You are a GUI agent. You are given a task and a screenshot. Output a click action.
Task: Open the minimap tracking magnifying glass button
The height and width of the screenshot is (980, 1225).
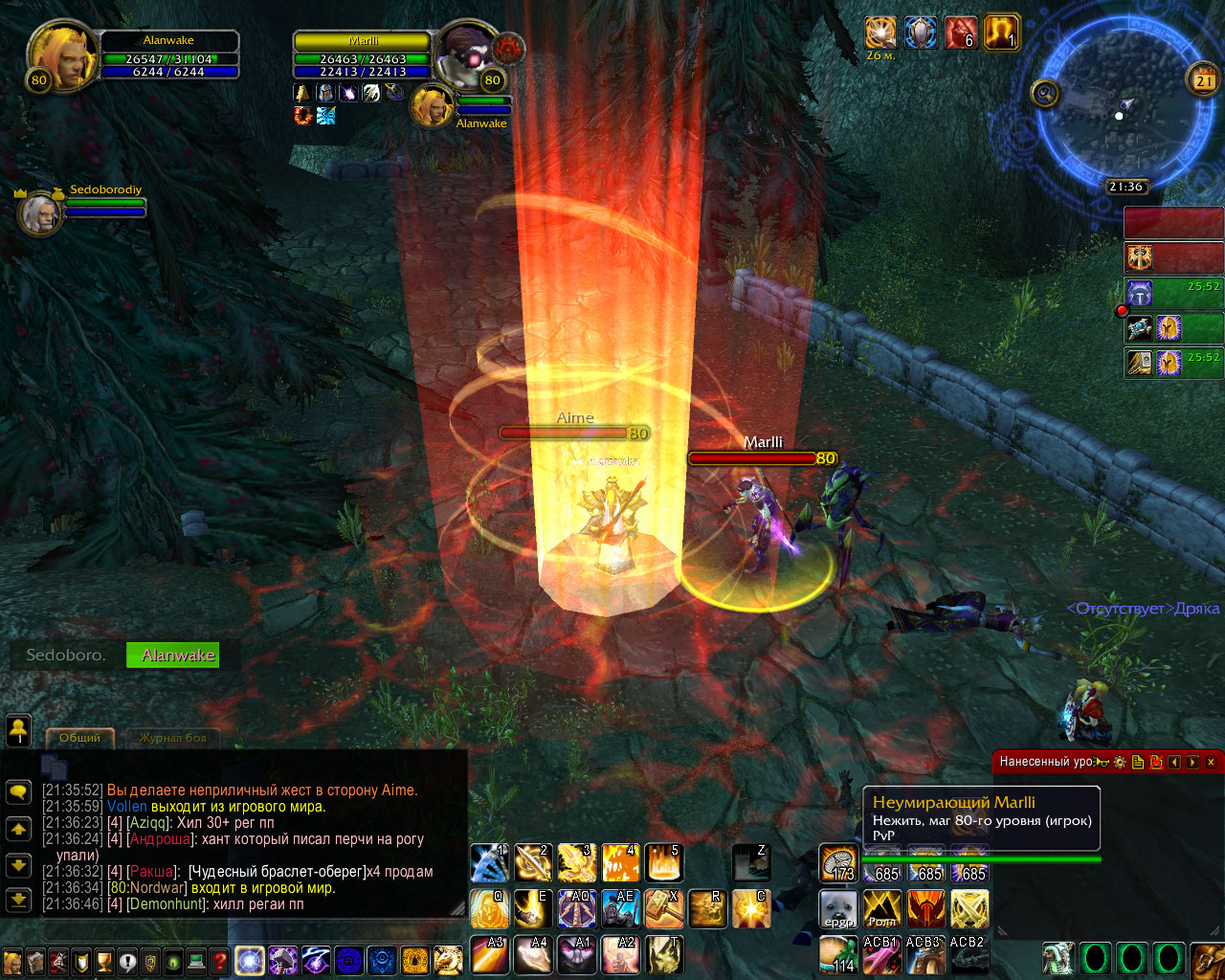pyautogui.click(x=1045, y=93)
